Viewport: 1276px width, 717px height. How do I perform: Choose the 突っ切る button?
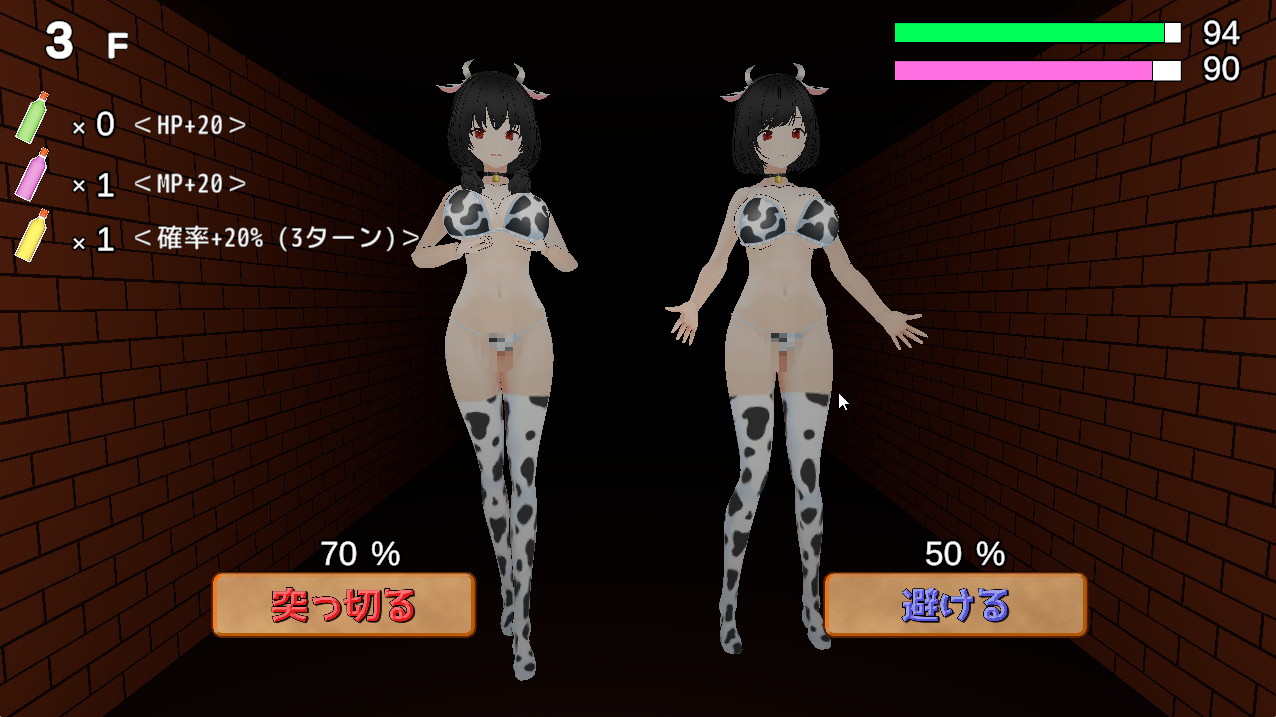click(x=343, y=604)
